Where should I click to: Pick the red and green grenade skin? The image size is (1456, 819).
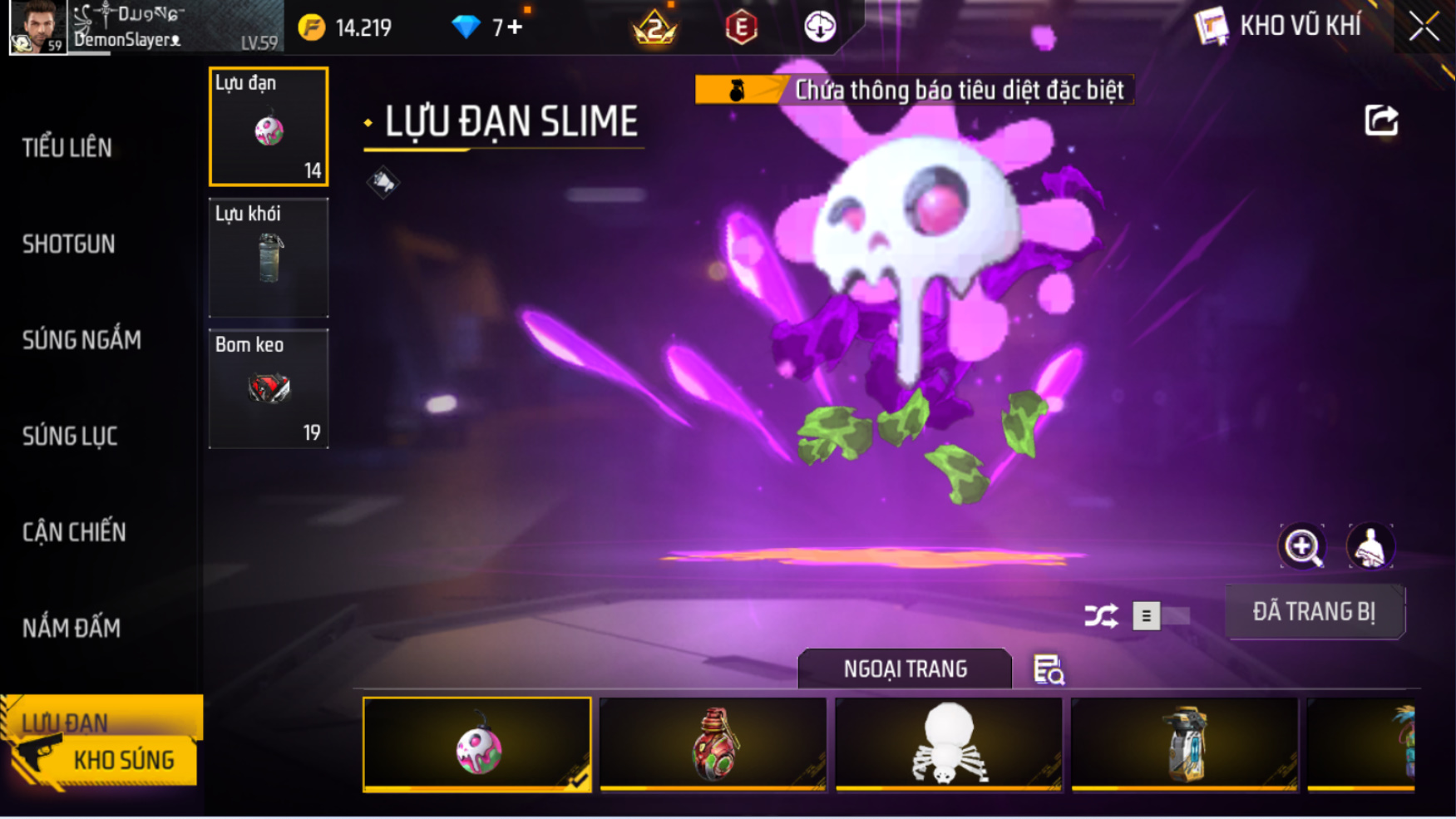coord(713,743)
